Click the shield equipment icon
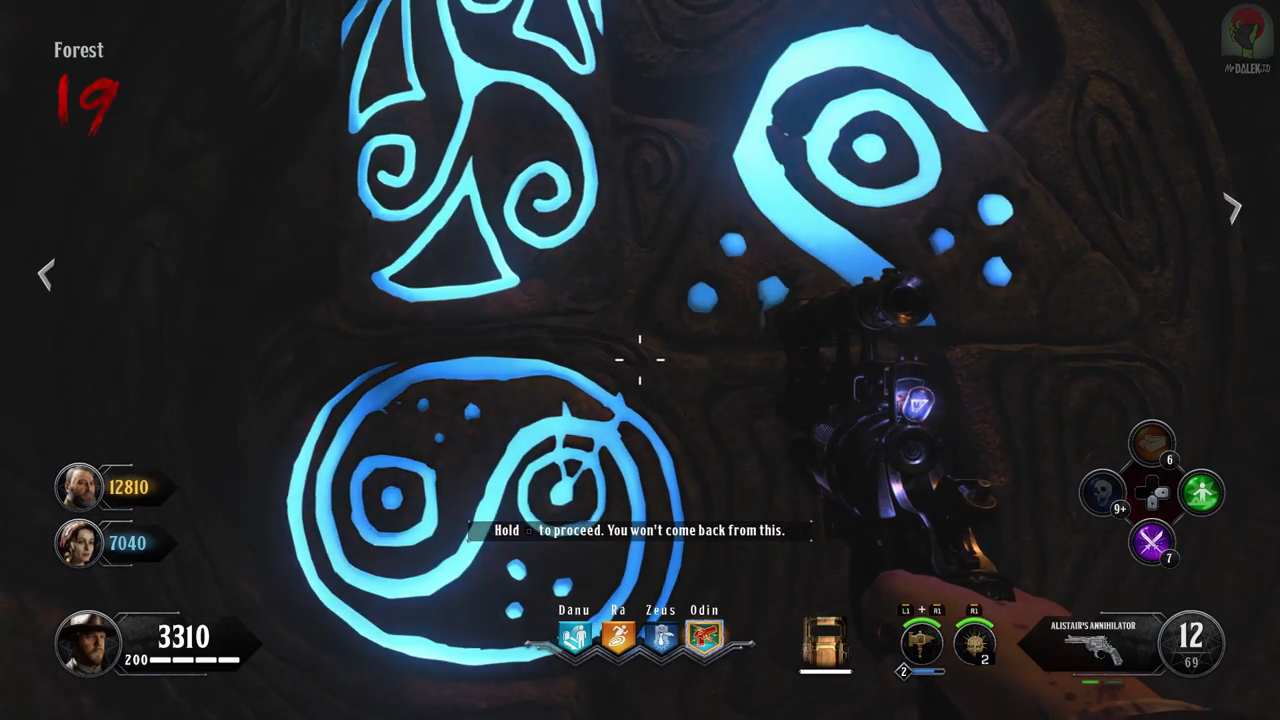The image size is (1280, 720). (x=825, y=642)
